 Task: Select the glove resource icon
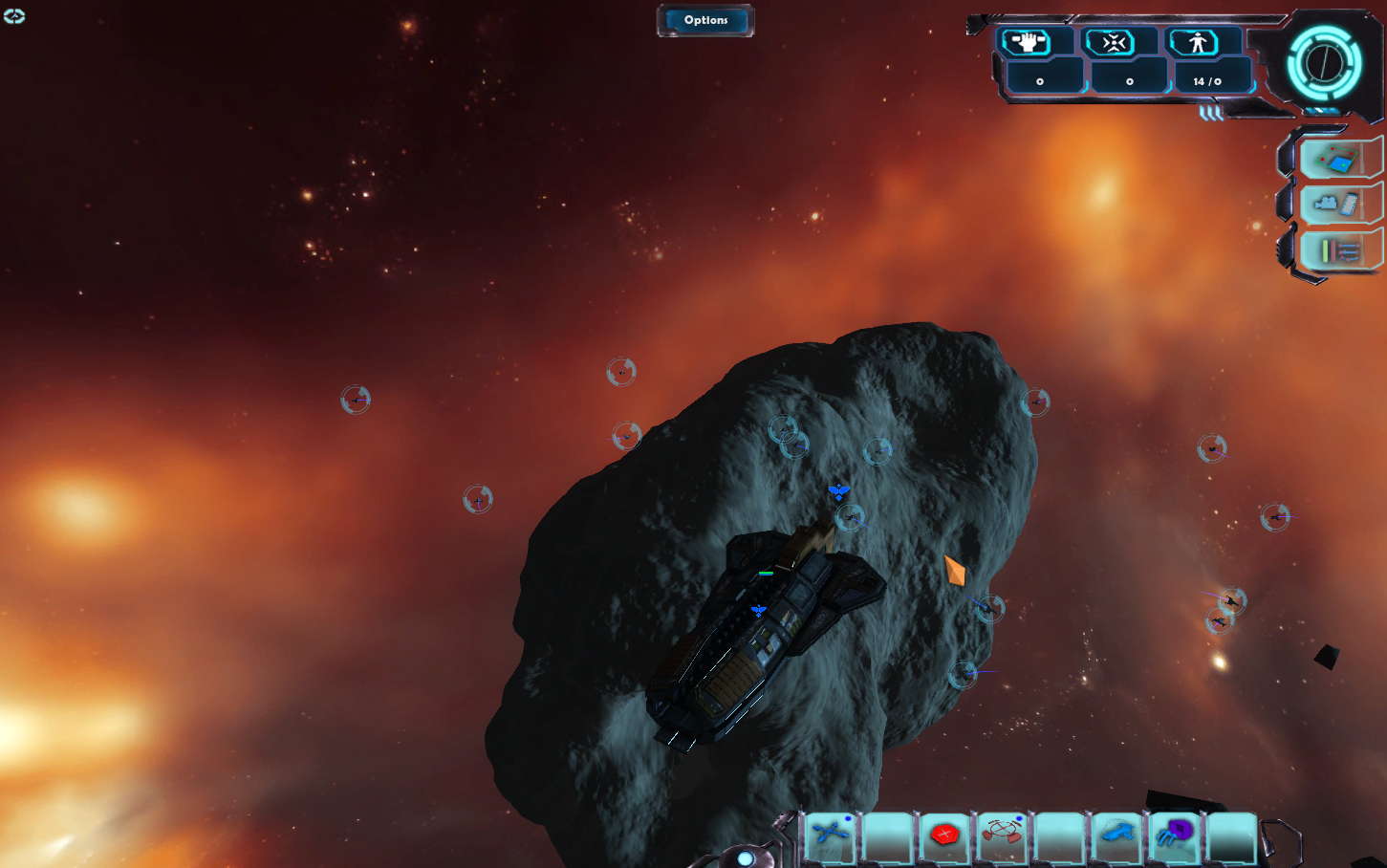(x=1027, y=42)
